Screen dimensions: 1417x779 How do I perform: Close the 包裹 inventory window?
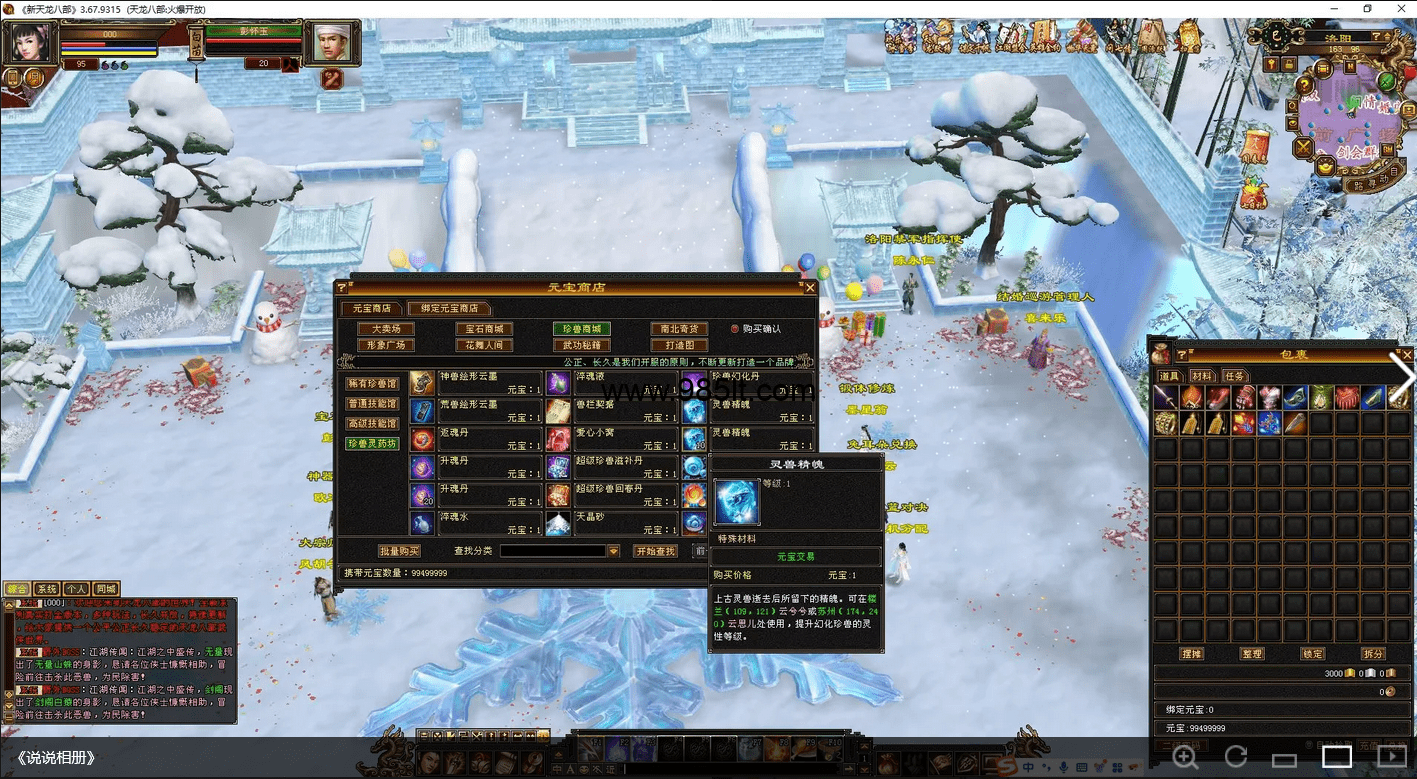click(x=1406, y=355)
